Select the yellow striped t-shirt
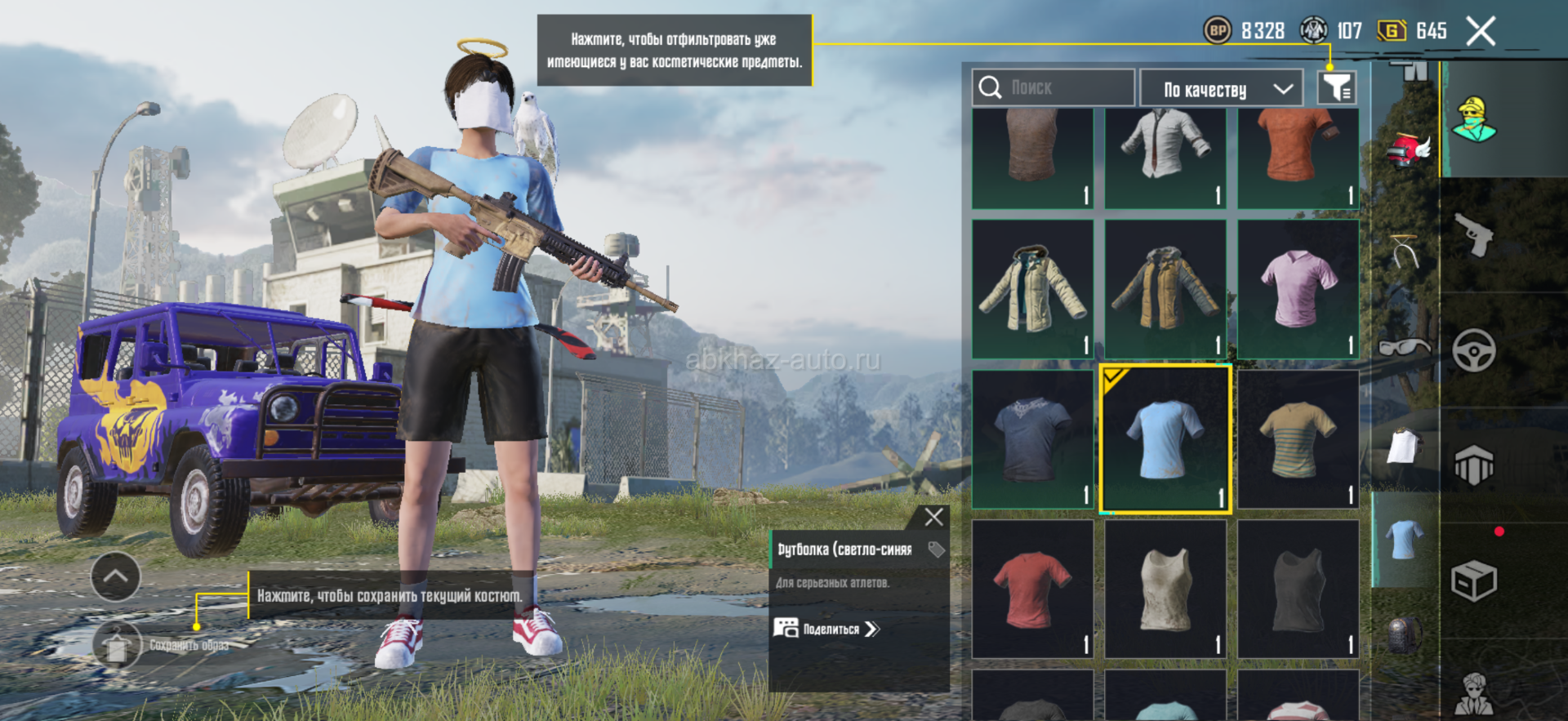This screenshot has width=1568, height=721. [x=1298, y=439]
